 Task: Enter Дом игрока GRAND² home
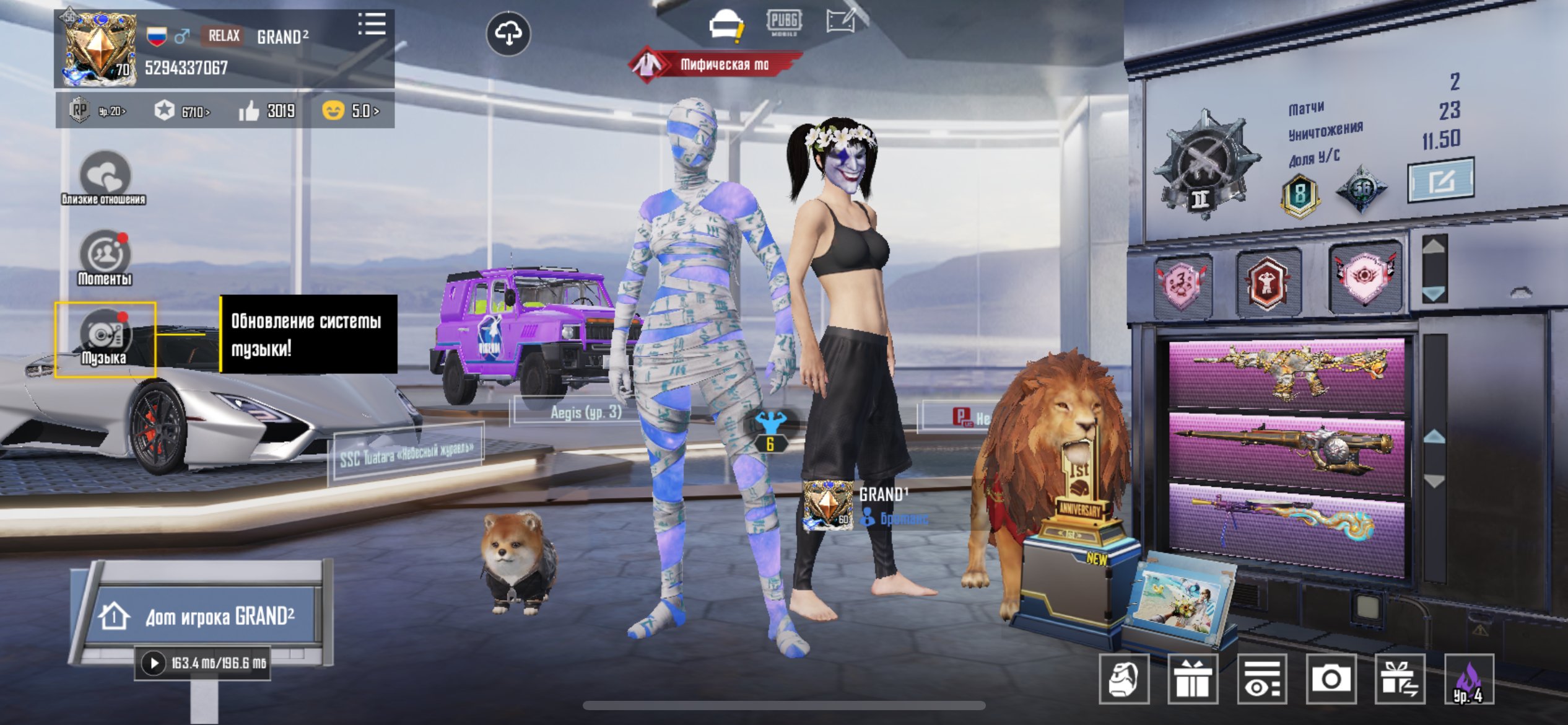point(204,616)
